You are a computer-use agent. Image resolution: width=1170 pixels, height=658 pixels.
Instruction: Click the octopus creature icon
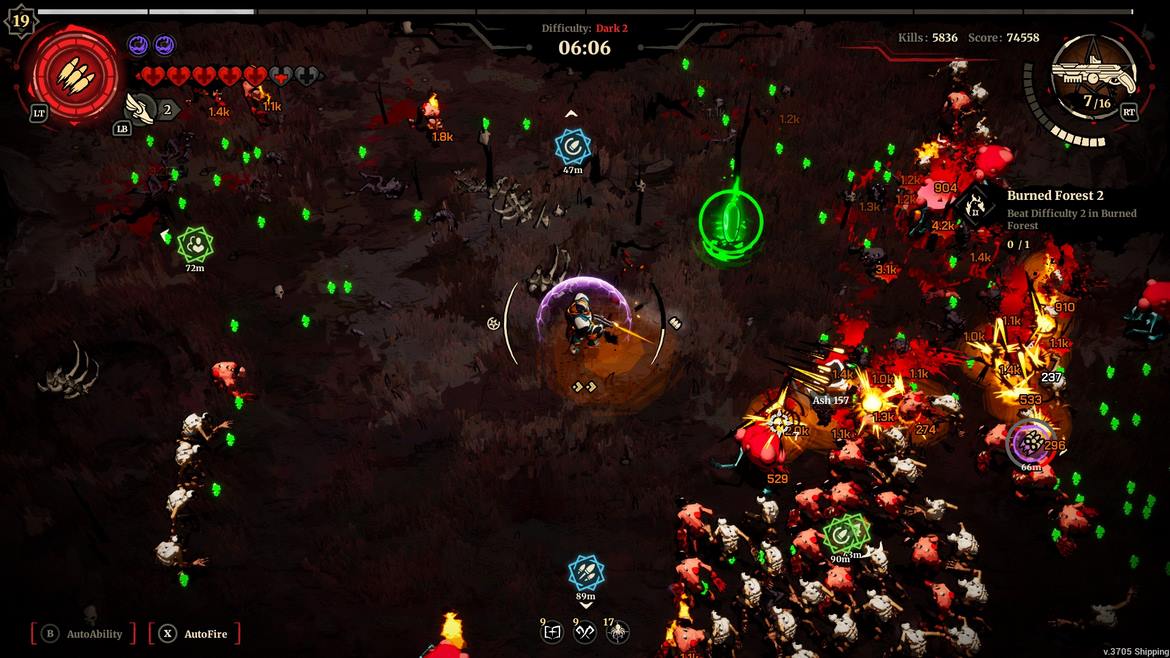(x=618, y=631)
